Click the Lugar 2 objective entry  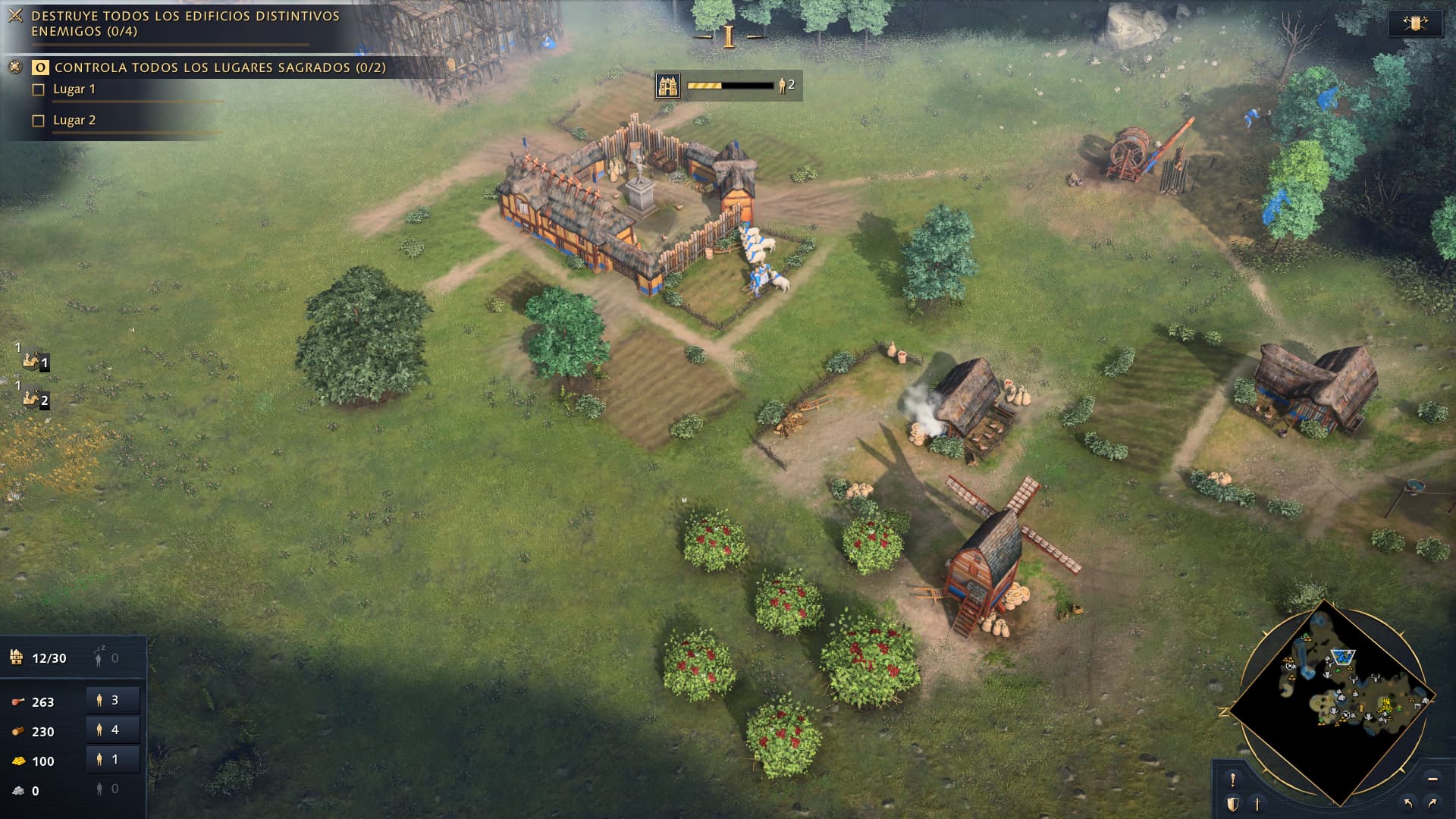74,121
